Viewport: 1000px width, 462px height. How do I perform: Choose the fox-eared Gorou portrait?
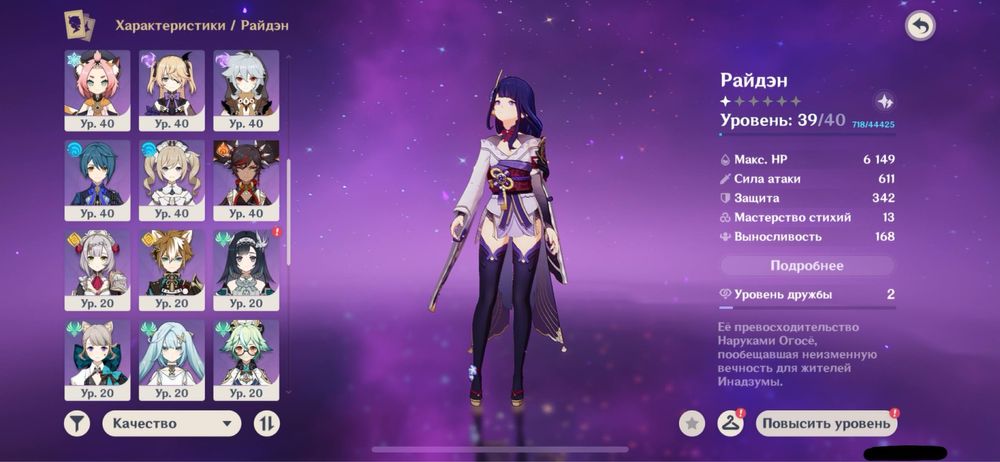point(171,269)
